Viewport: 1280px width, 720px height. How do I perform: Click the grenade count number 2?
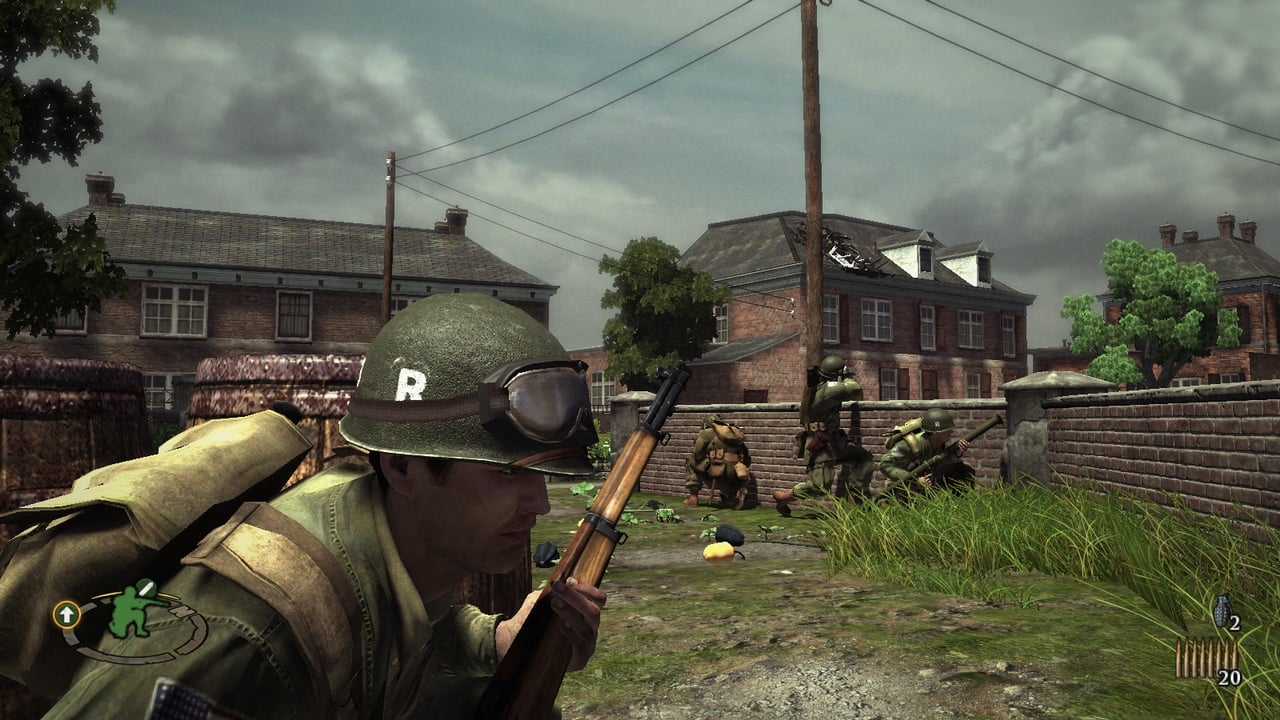pyautogui.click(x=1234, y=622)
